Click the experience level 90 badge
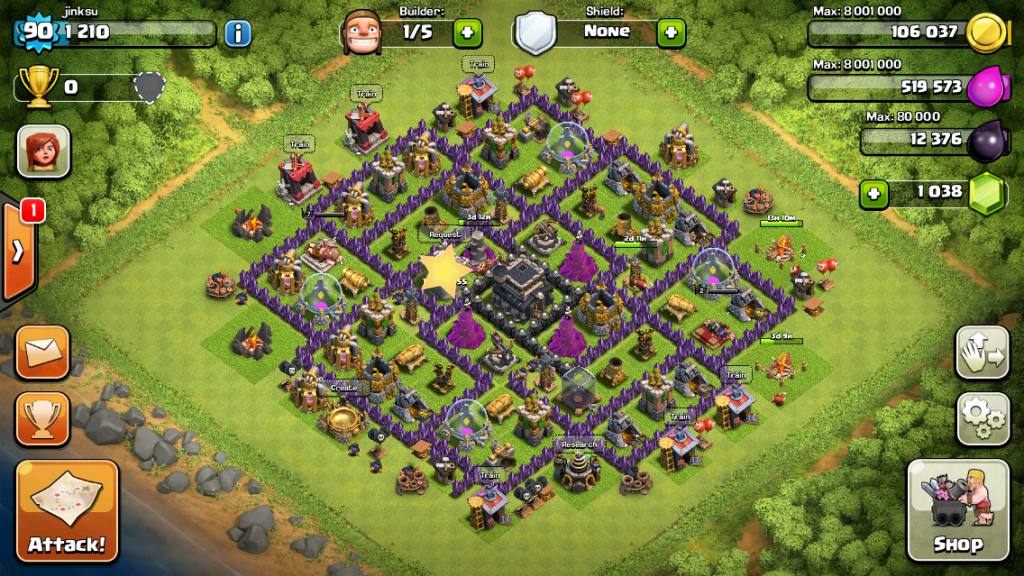Image resolution: width=1024 pixels, height=576 pixels. (x=37, y=31)
